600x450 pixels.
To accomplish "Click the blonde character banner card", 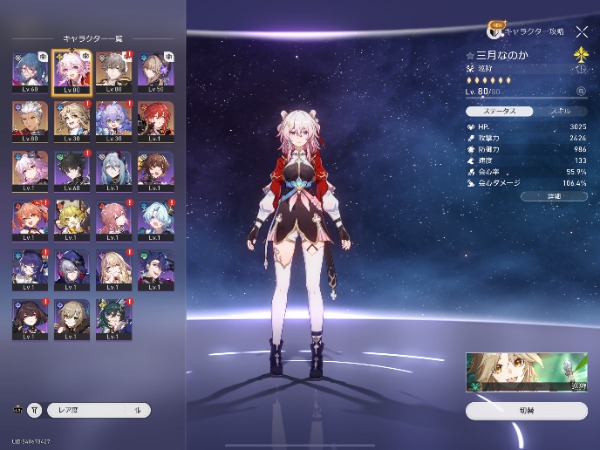I will pyautogui.click(x=527, y=371).
